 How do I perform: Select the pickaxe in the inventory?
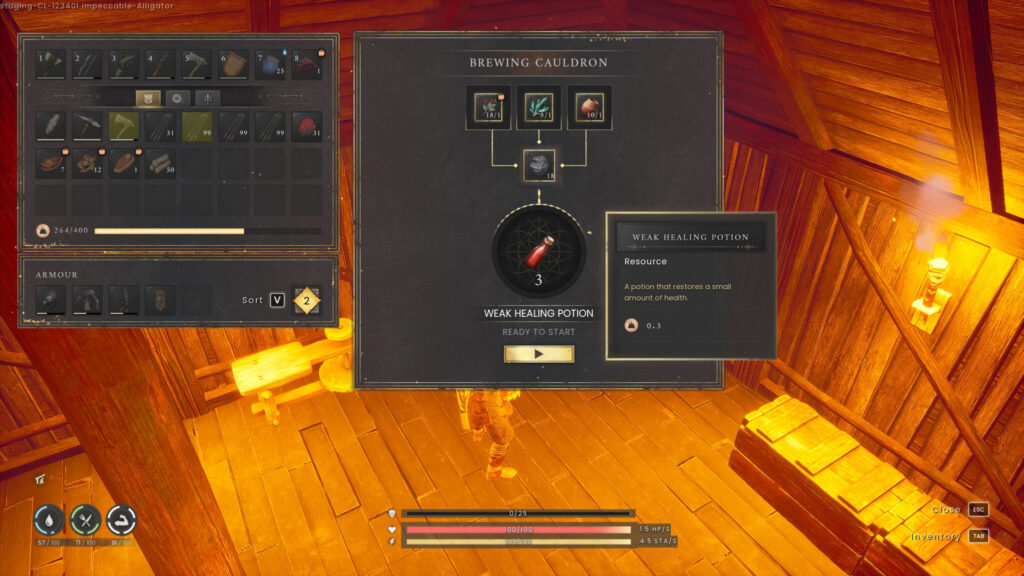pos(88,126)
